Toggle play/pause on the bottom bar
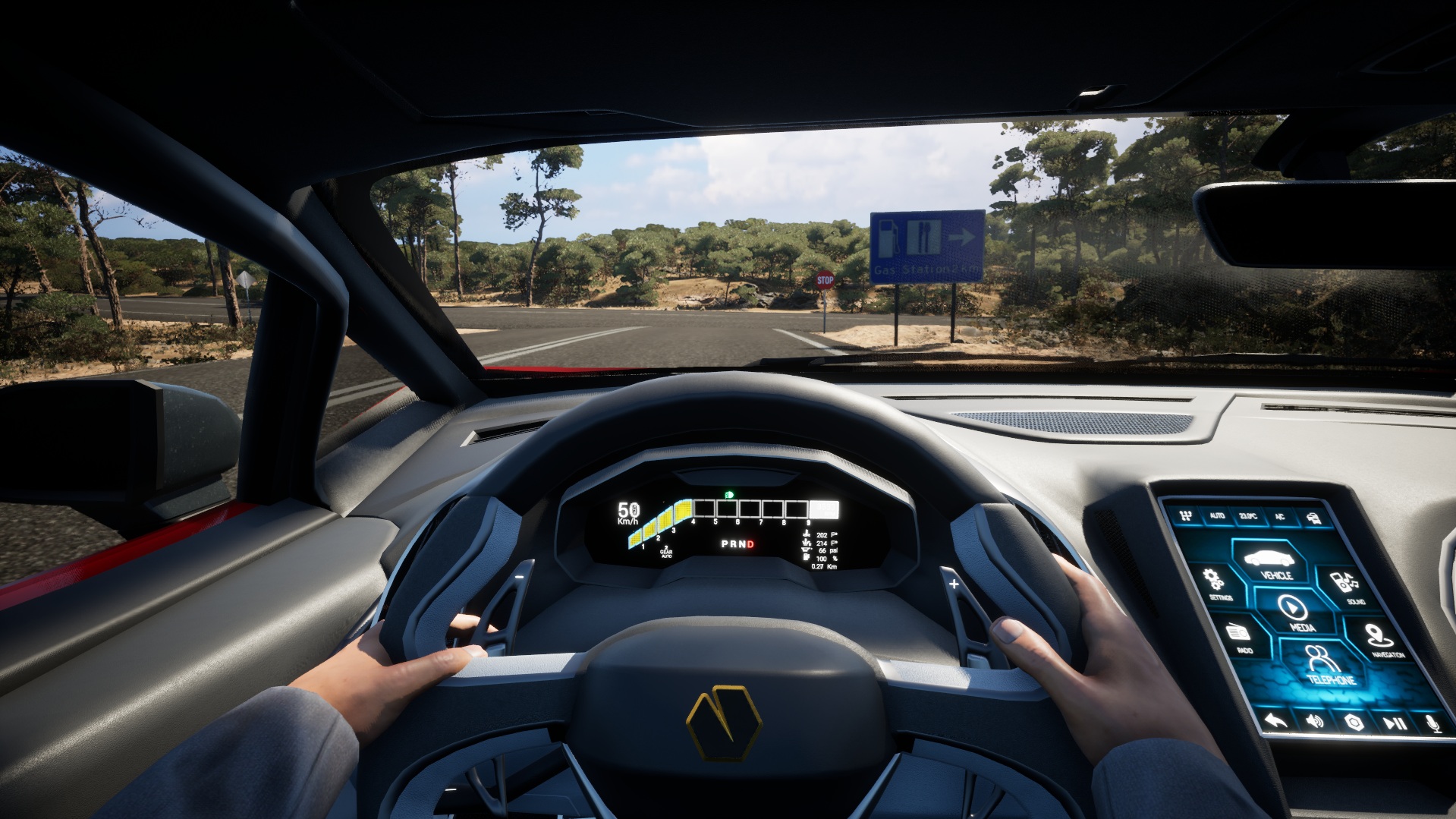 pos(1396,722)
